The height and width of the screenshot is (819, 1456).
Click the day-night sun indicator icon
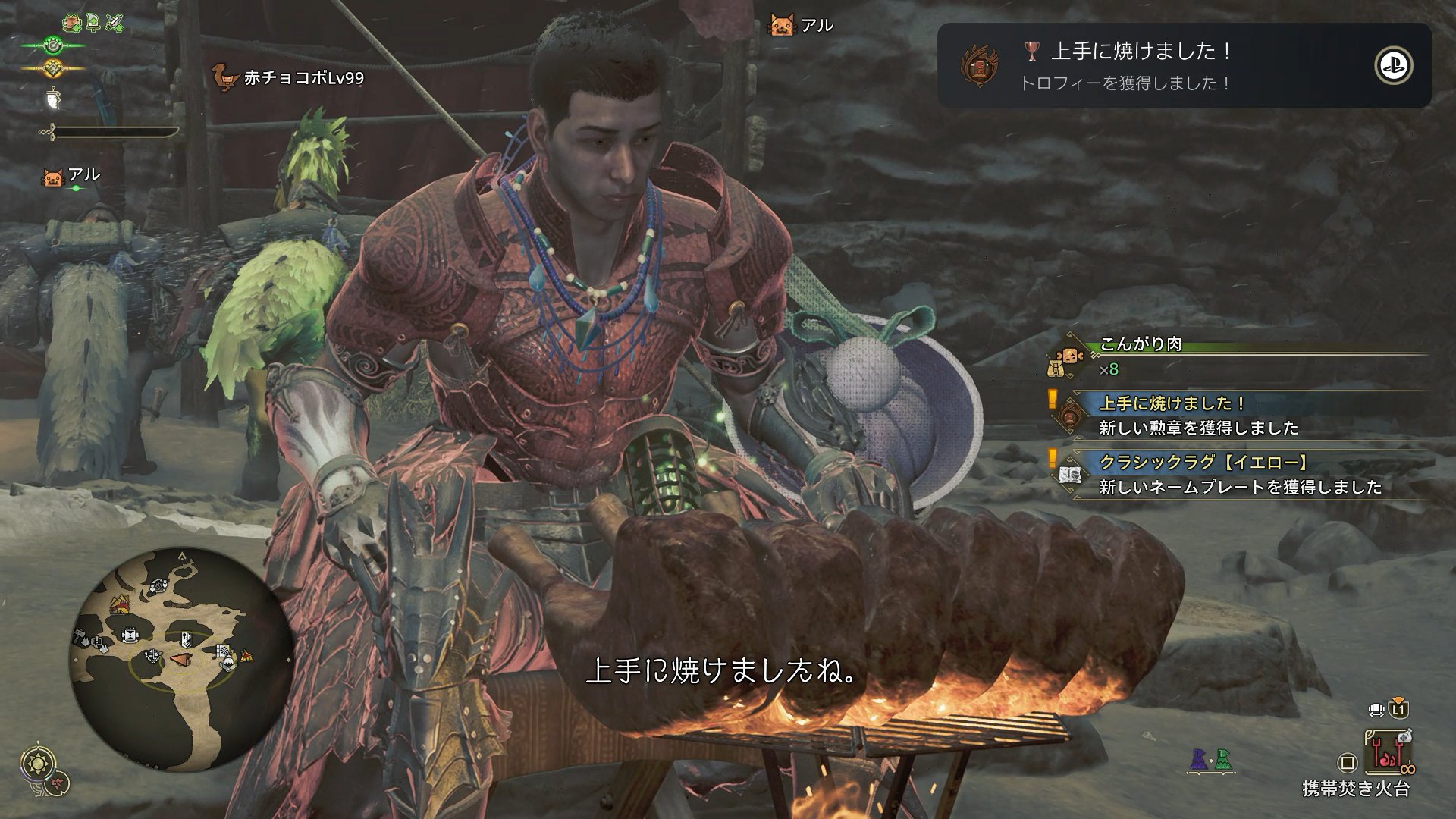click(37, 763)
